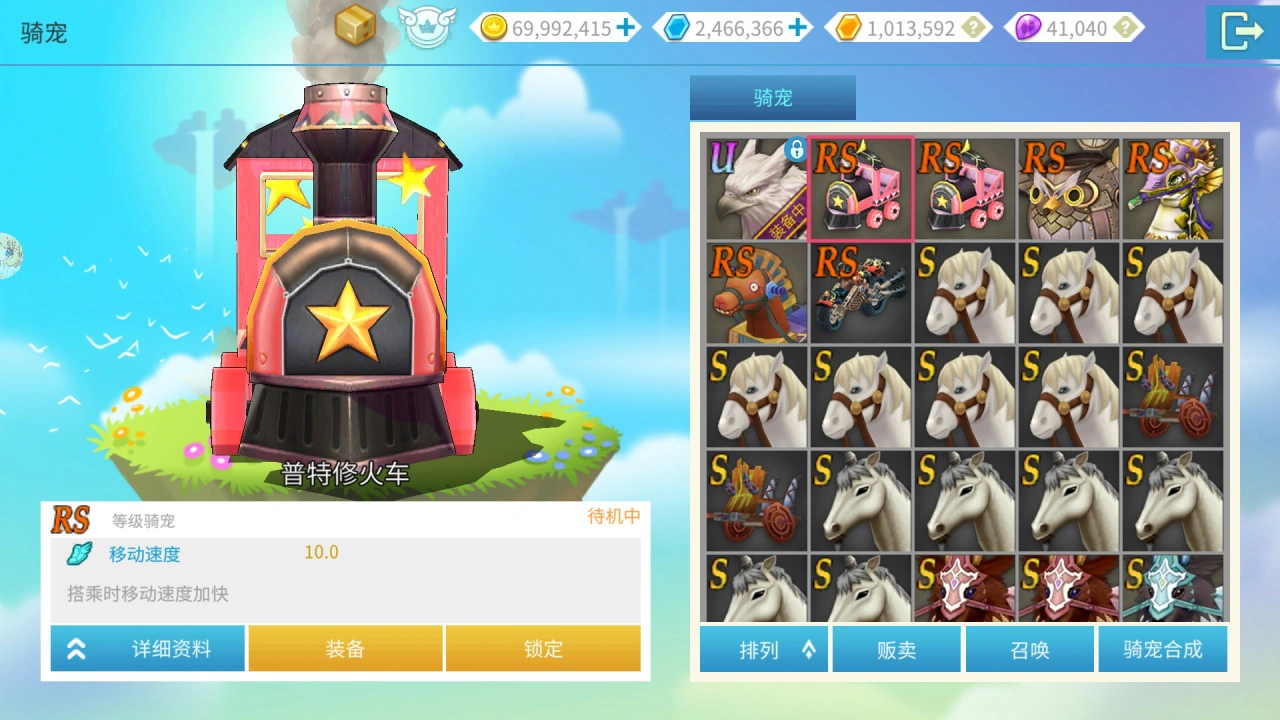The width and height of the screenshot is (1280, 720).
Task: Click the lock icon on the equipped griffin mount
Action: 797,149
